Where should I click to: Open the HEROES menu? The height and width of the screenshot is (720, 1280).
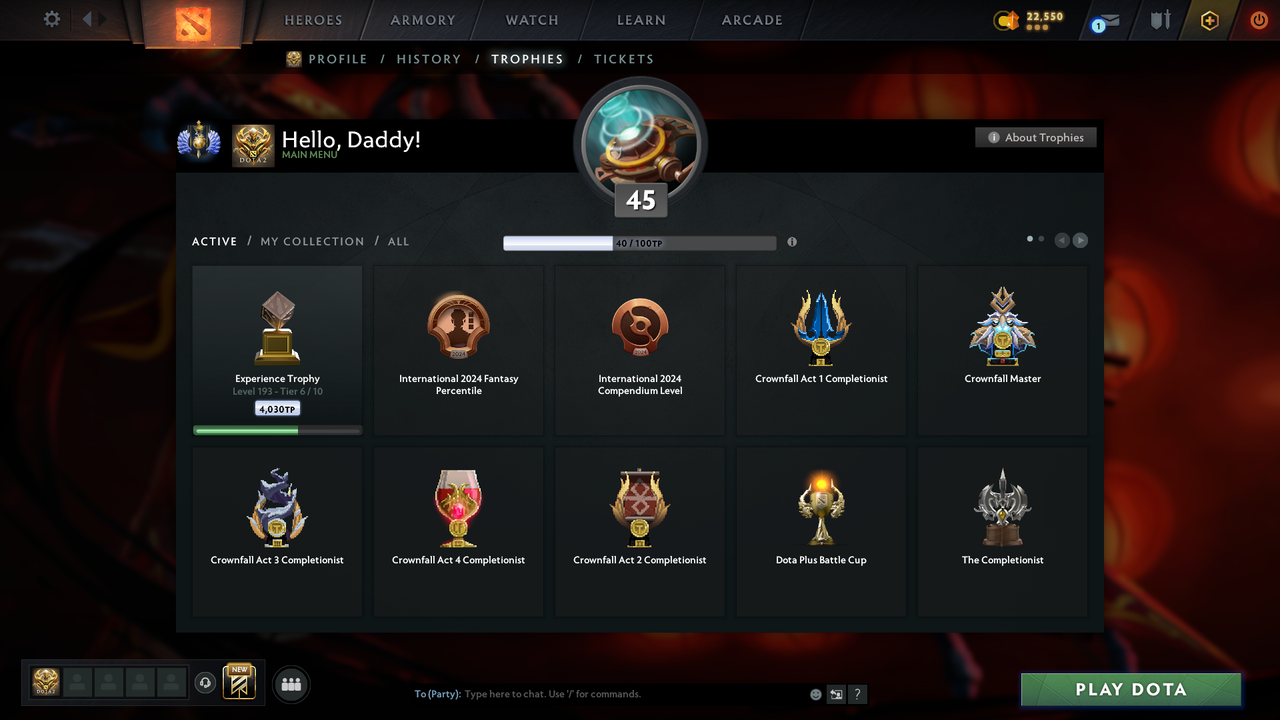[x=313, y=20]
